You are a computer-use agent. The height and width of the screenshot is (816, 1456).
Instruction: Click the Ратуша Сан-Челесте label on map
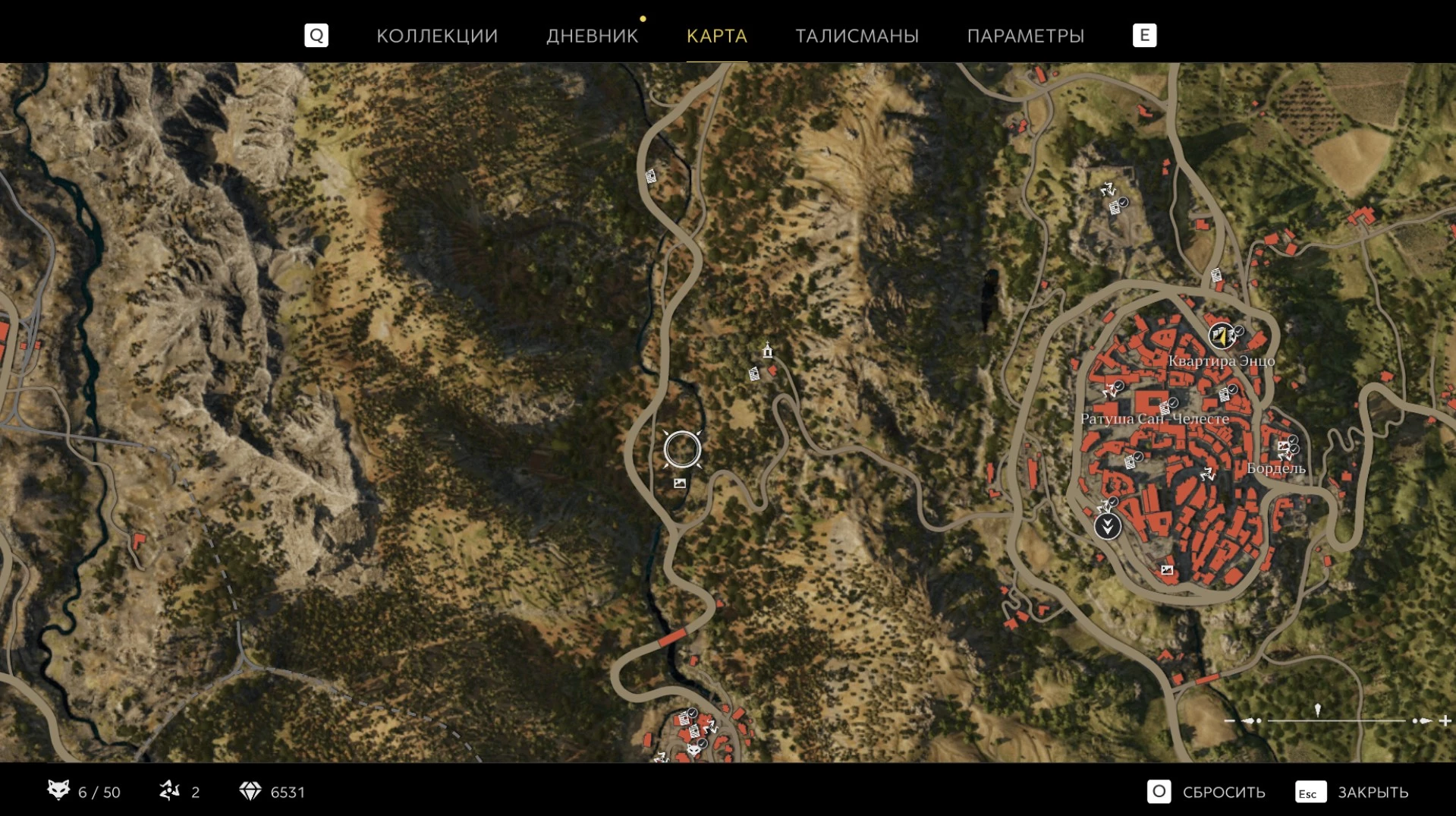[1154, 419]
